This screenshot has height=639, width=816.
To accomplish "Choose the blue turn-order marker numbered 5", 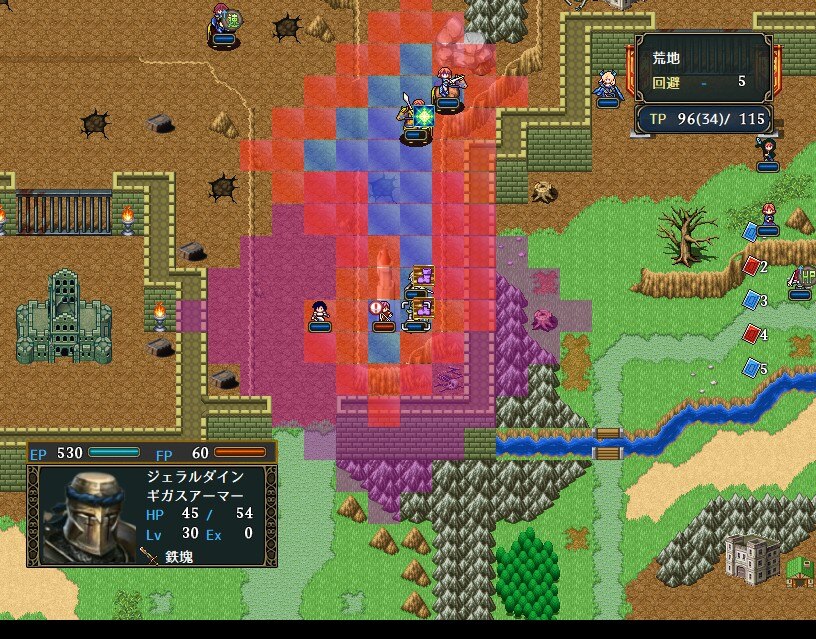I will 753,368.
